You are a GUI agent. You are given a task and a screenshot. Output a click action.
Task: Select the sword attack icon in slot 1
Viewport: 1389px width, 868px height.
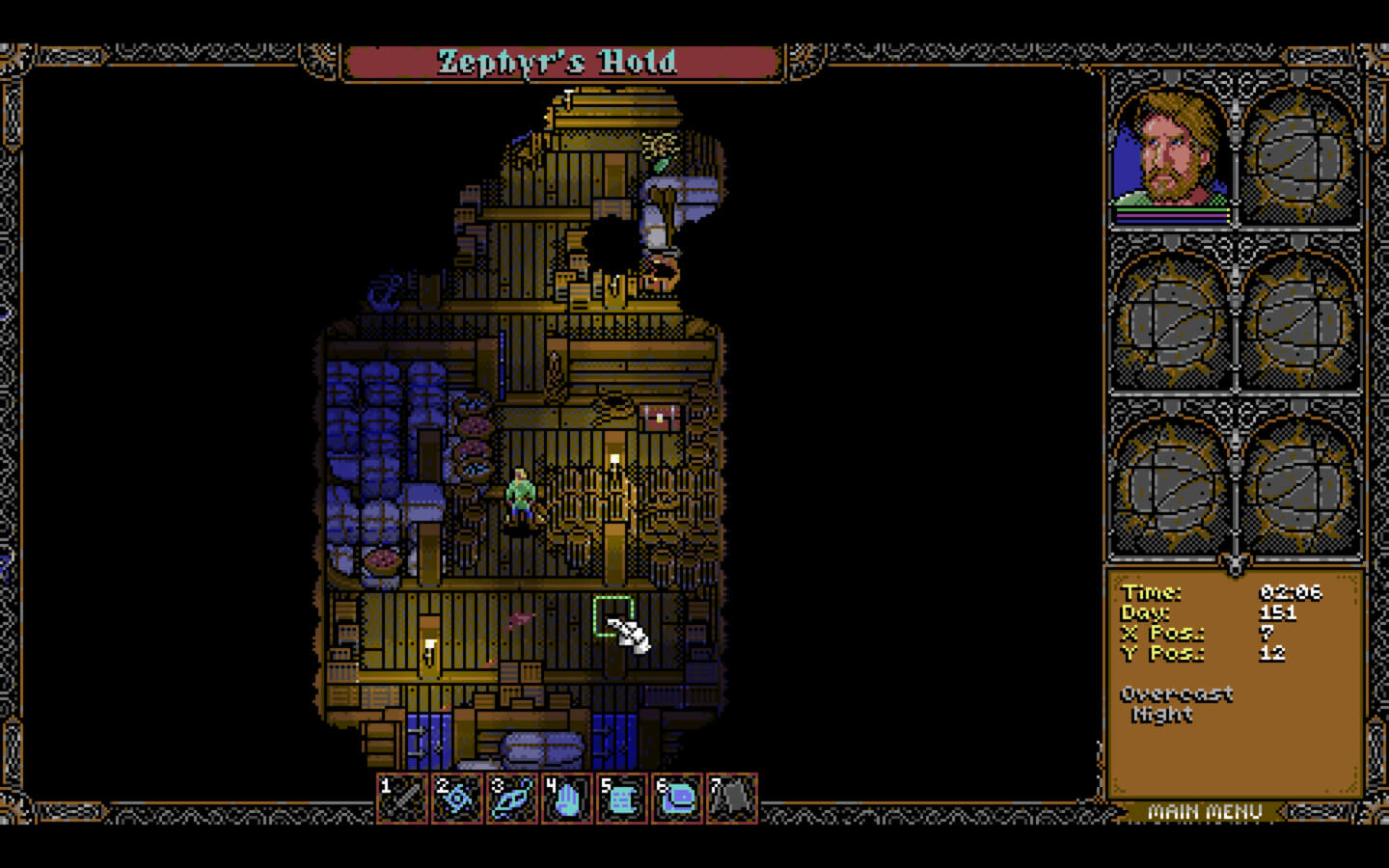pyautogui.click(x=402, y=799)
